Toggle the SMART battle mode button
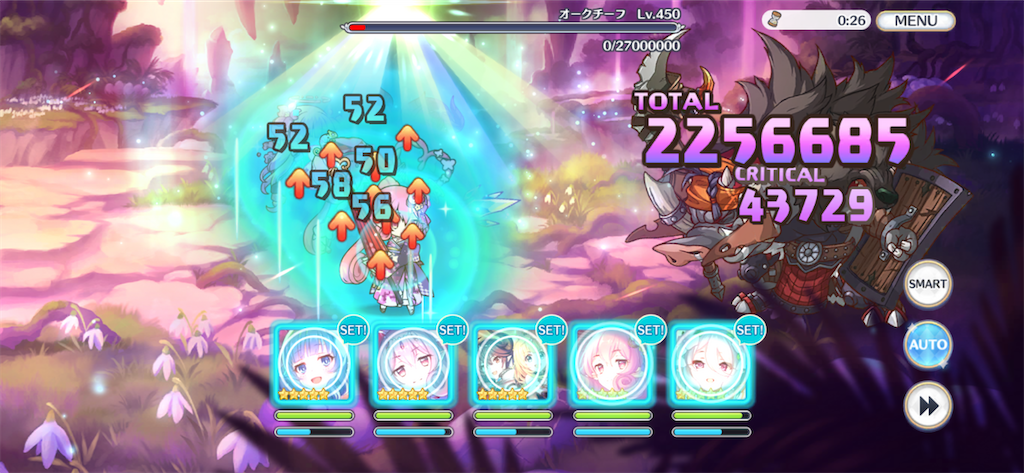The width and height of the screenshot is (1024, 473). [927, 284]
